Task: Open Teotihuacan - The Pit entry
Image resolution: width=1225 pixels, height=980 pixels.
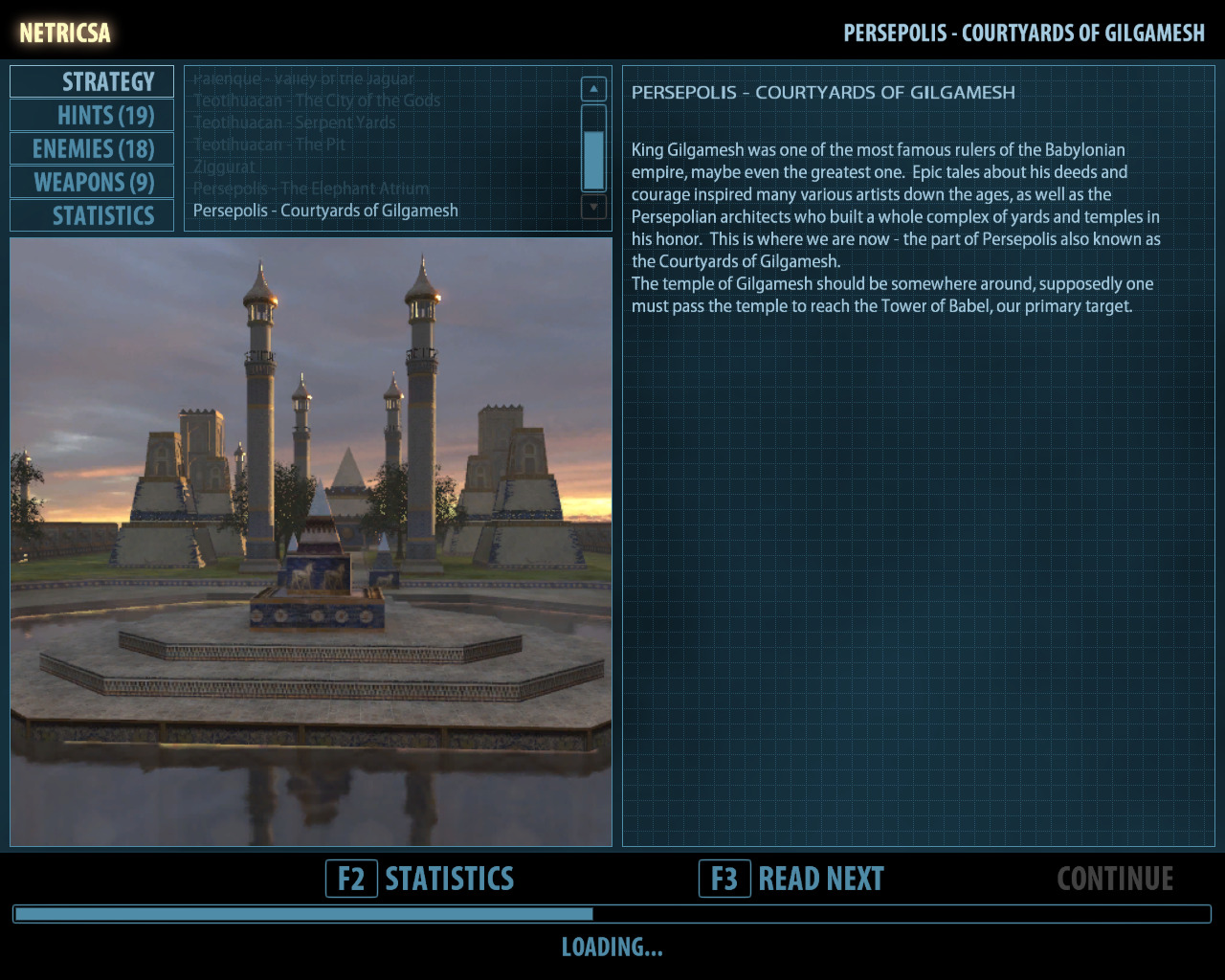Action: pos(269,145)
